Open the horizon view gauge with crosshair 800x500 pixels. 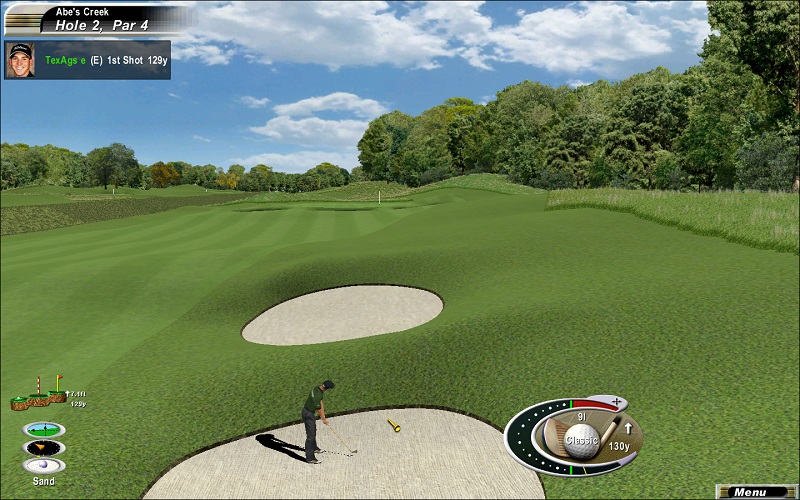pos(44,429)
